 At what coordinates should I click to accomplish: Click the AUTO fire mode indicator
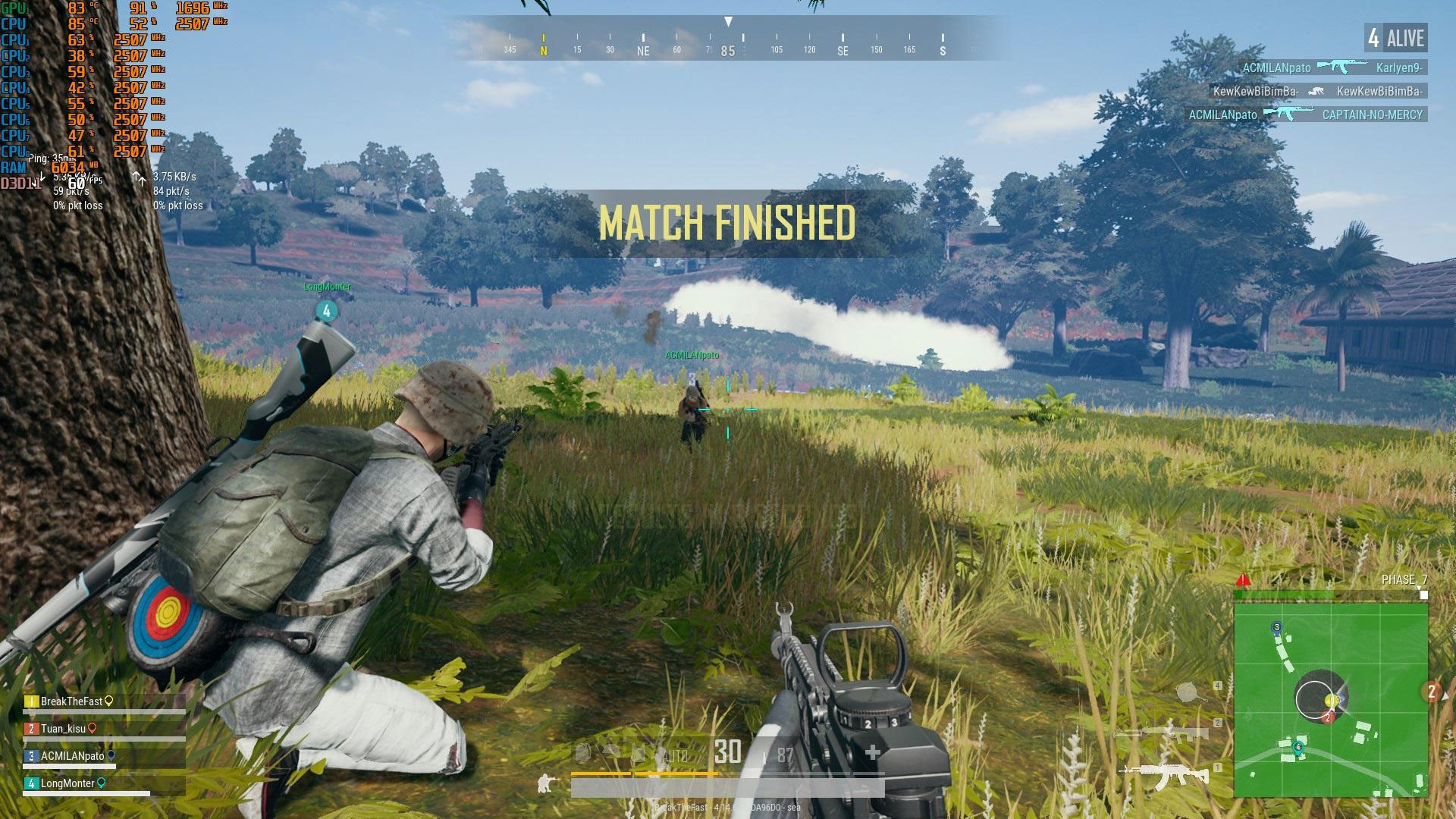tap(675, 755)
